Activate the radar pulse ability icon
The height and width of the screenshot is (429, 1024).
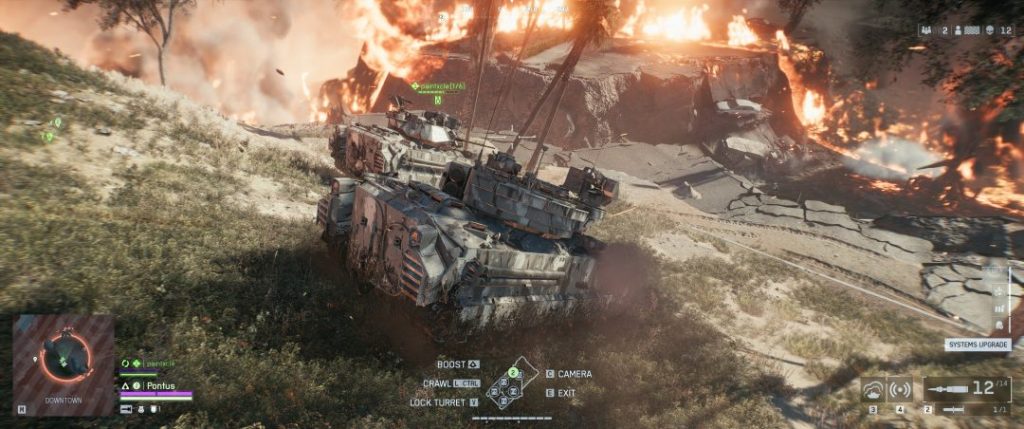[900, 389]
